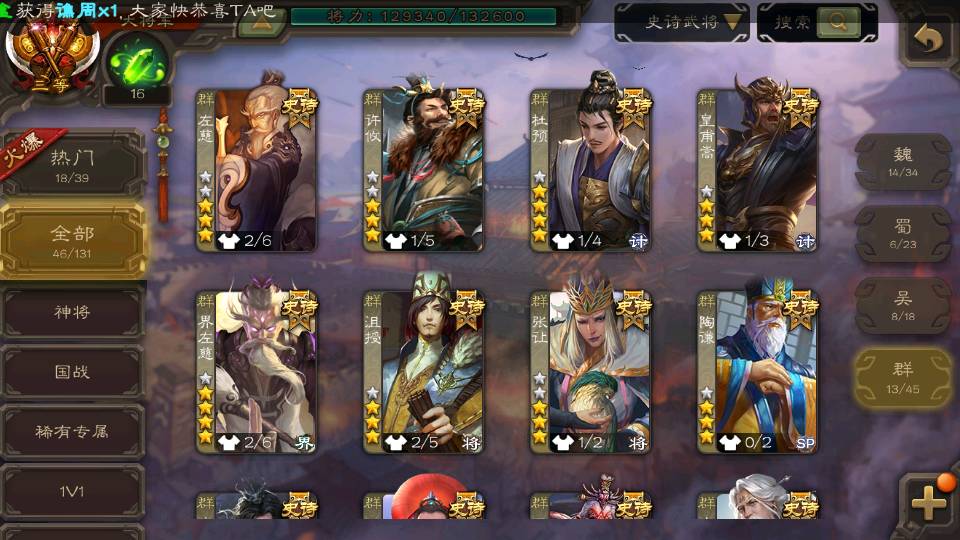Filter by 魏 faction
The image size is (960, 540).
pyautogui.click(x=903, y=161)
